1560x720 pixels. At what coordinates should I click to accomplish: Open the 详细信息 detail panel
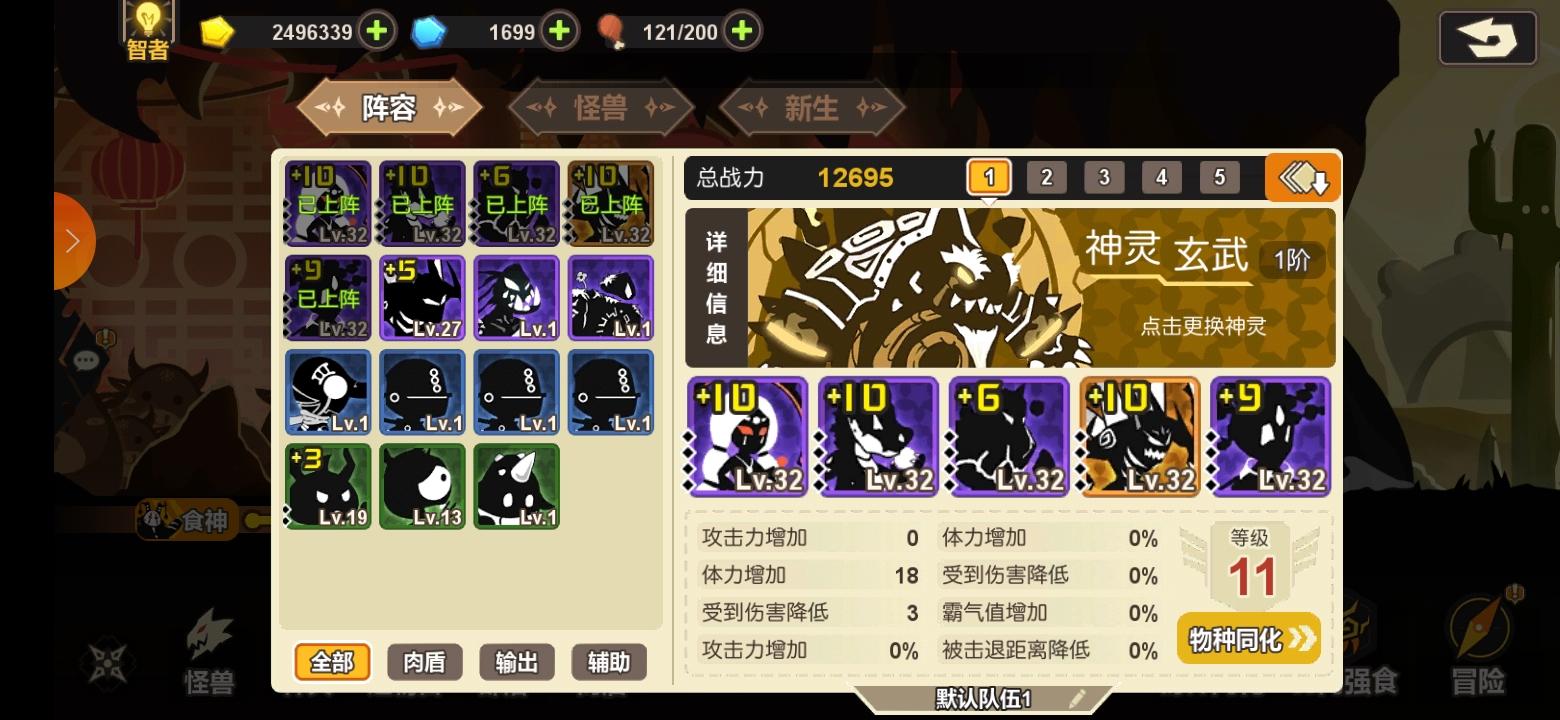pos(716,287)
